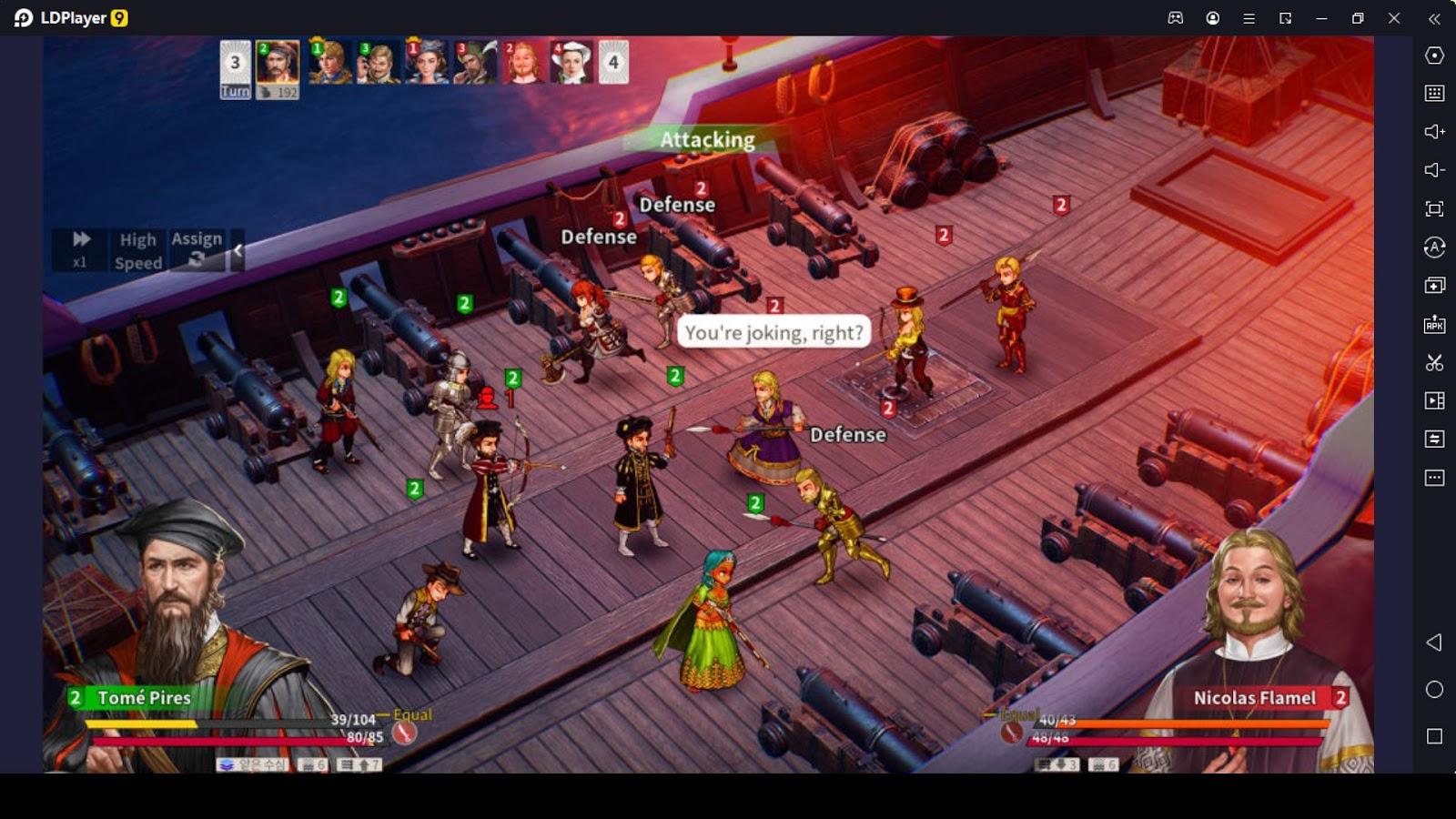The width and height of the screenshot is (1456, 819).
Task: Close the LDPlayer window
Action: (1393, 18)
